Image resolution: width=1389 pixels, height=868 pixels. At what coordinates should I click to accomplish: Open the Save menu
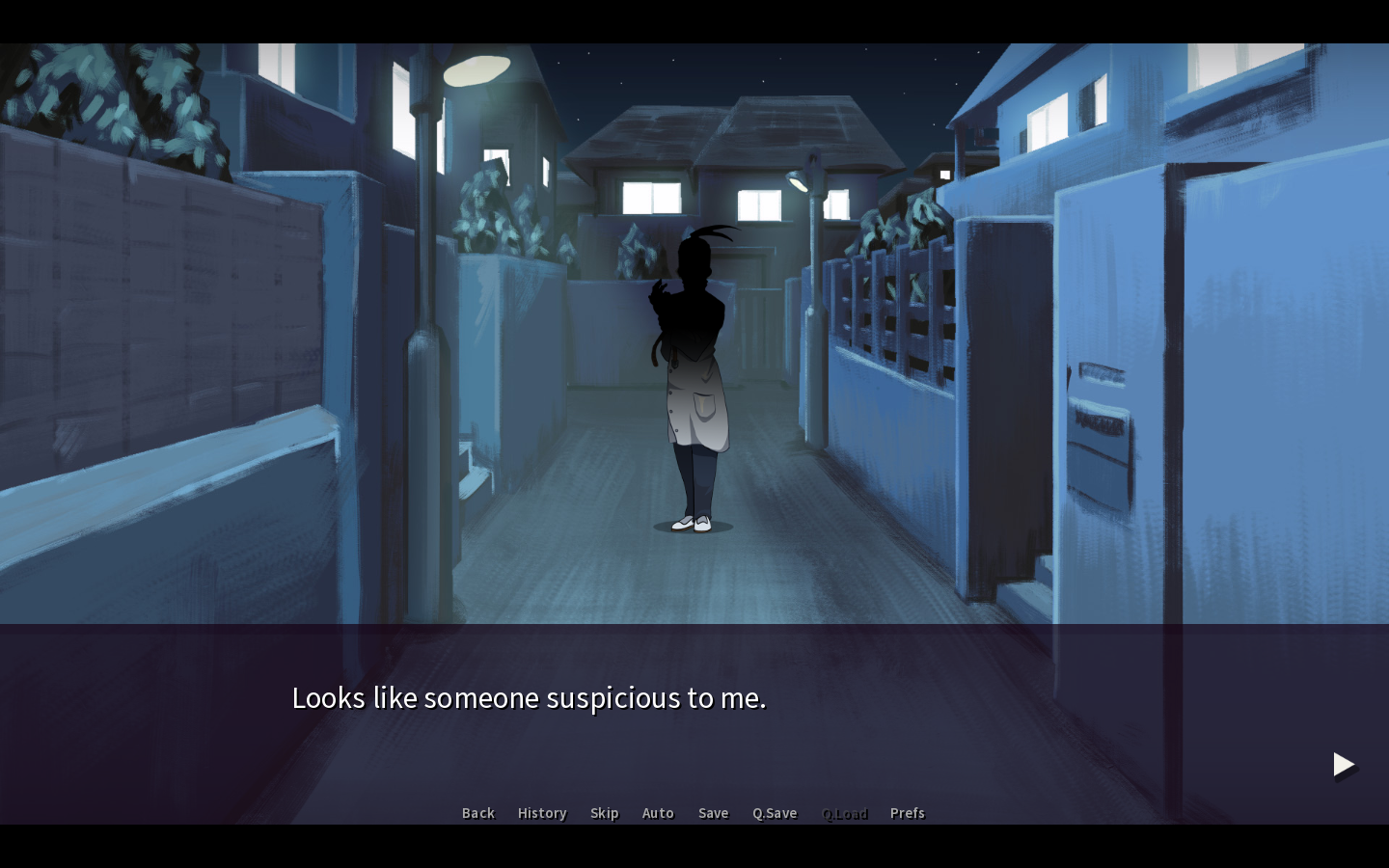(x=713, y=813)
